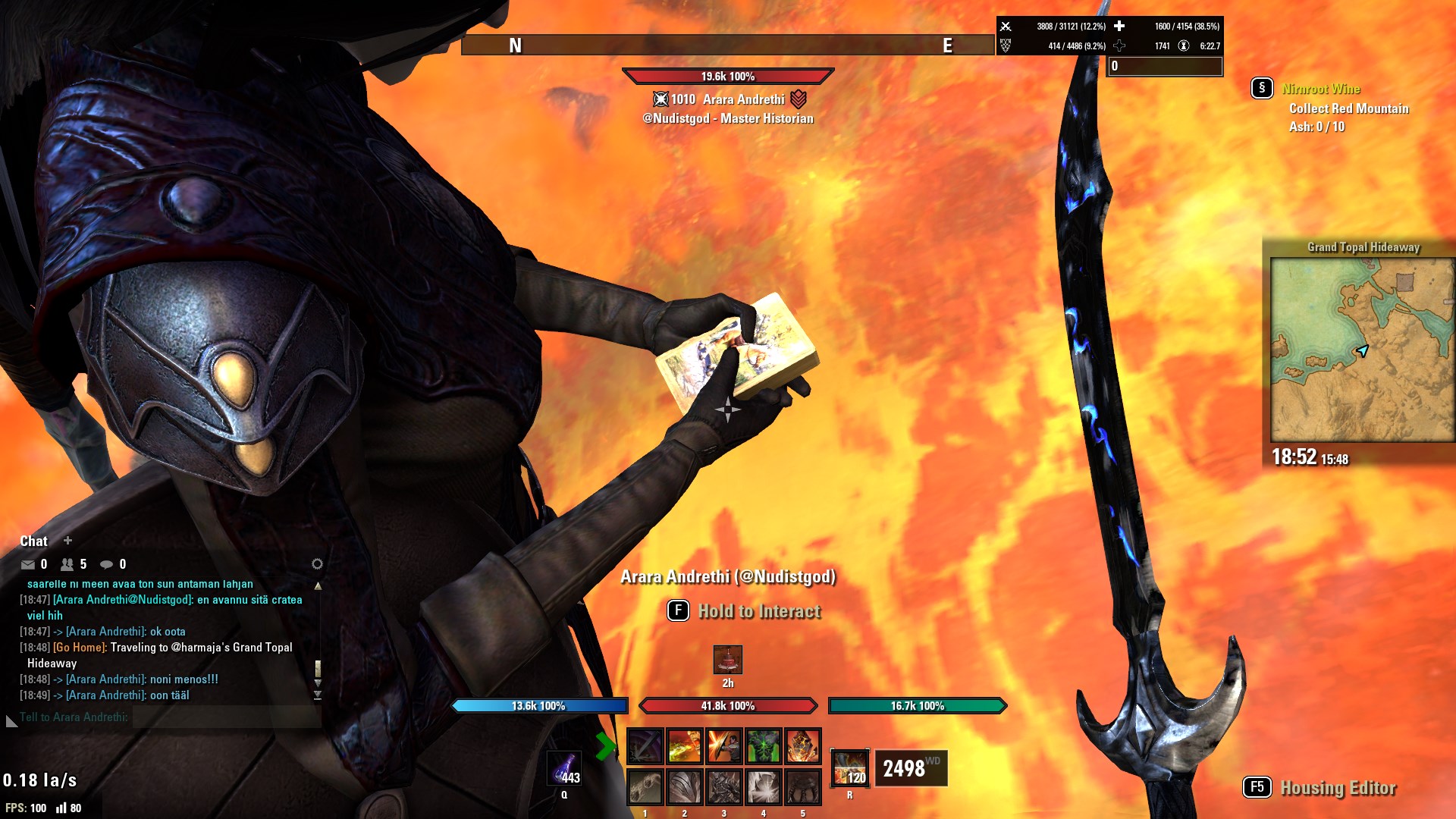This screenshot has height=819, width=1456.
Task: Activate the molten rock armor ability
Action: (x=803, y=746)
